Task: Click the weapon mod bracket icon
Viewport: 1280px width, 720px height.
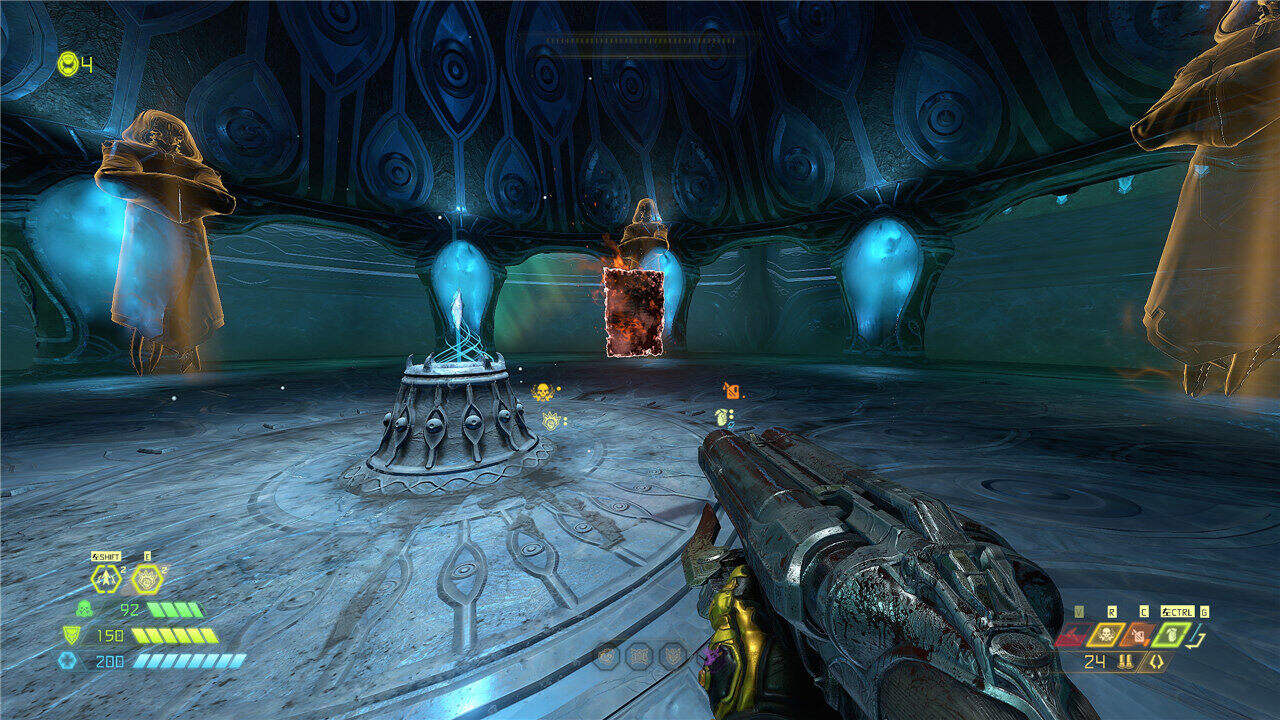Action: click(x=1155, y=662)
